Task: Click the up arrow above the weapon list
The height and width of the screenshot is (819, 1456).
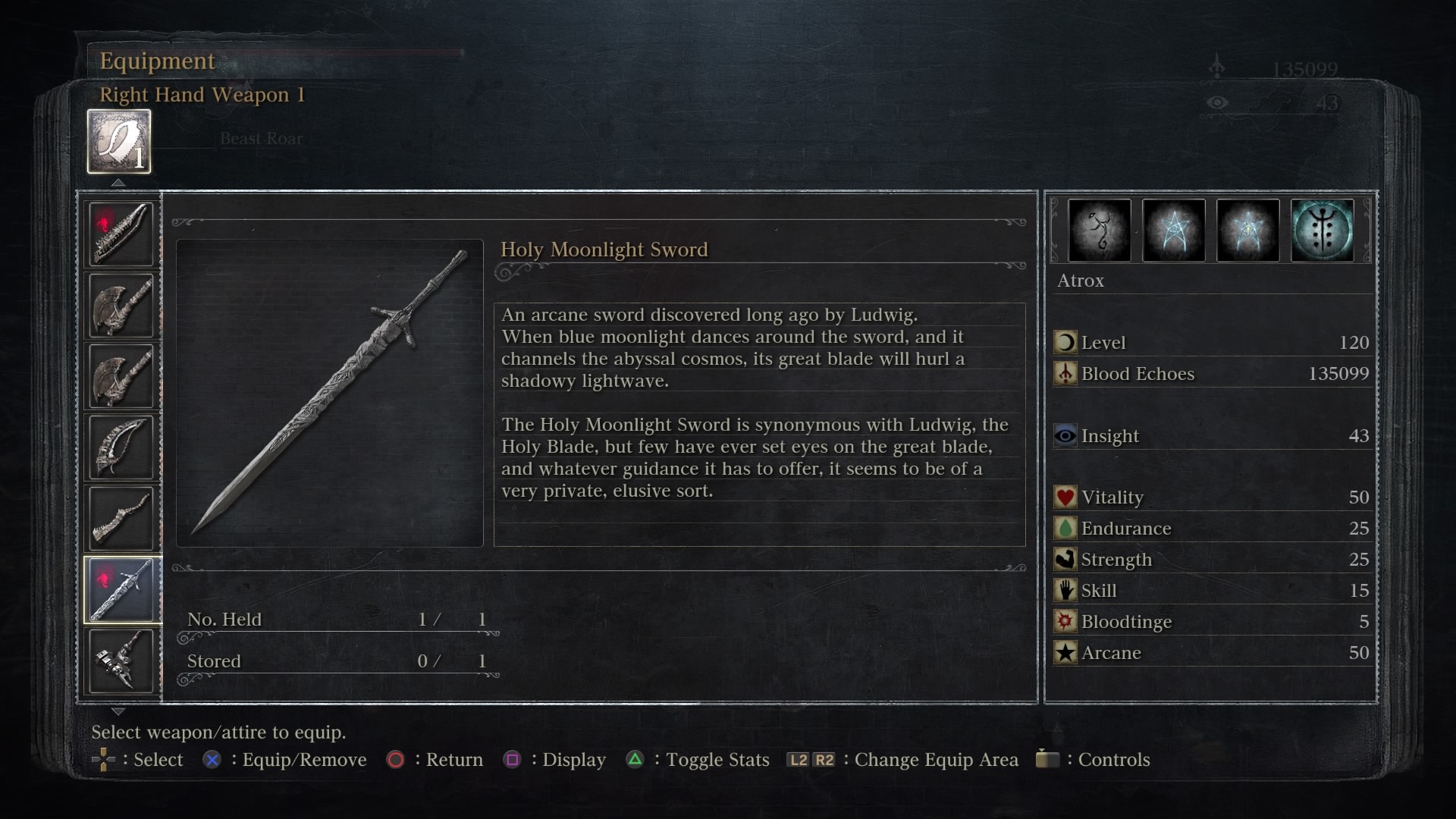Action: 118,183
